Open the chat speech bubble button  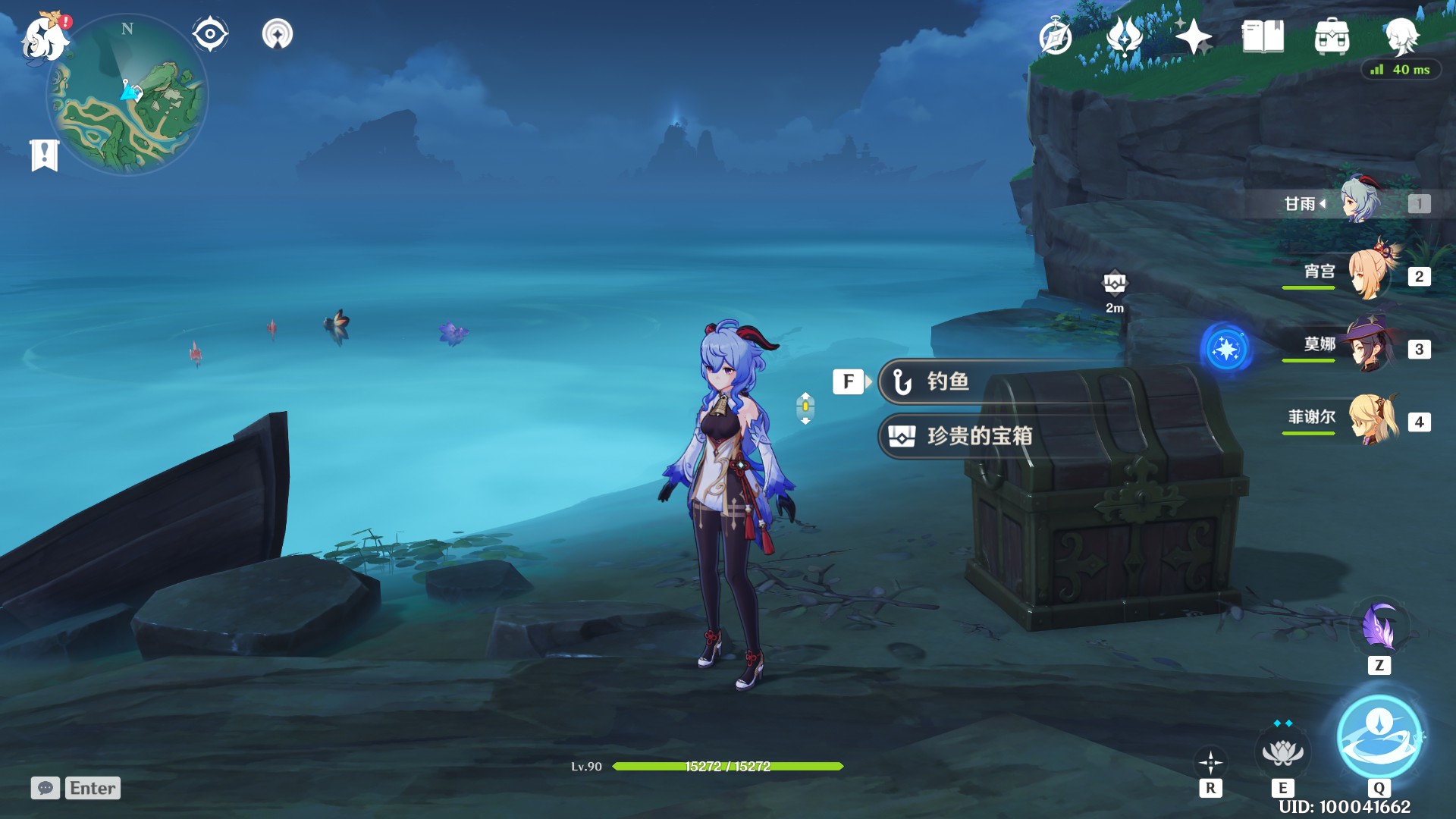point(45,788)
